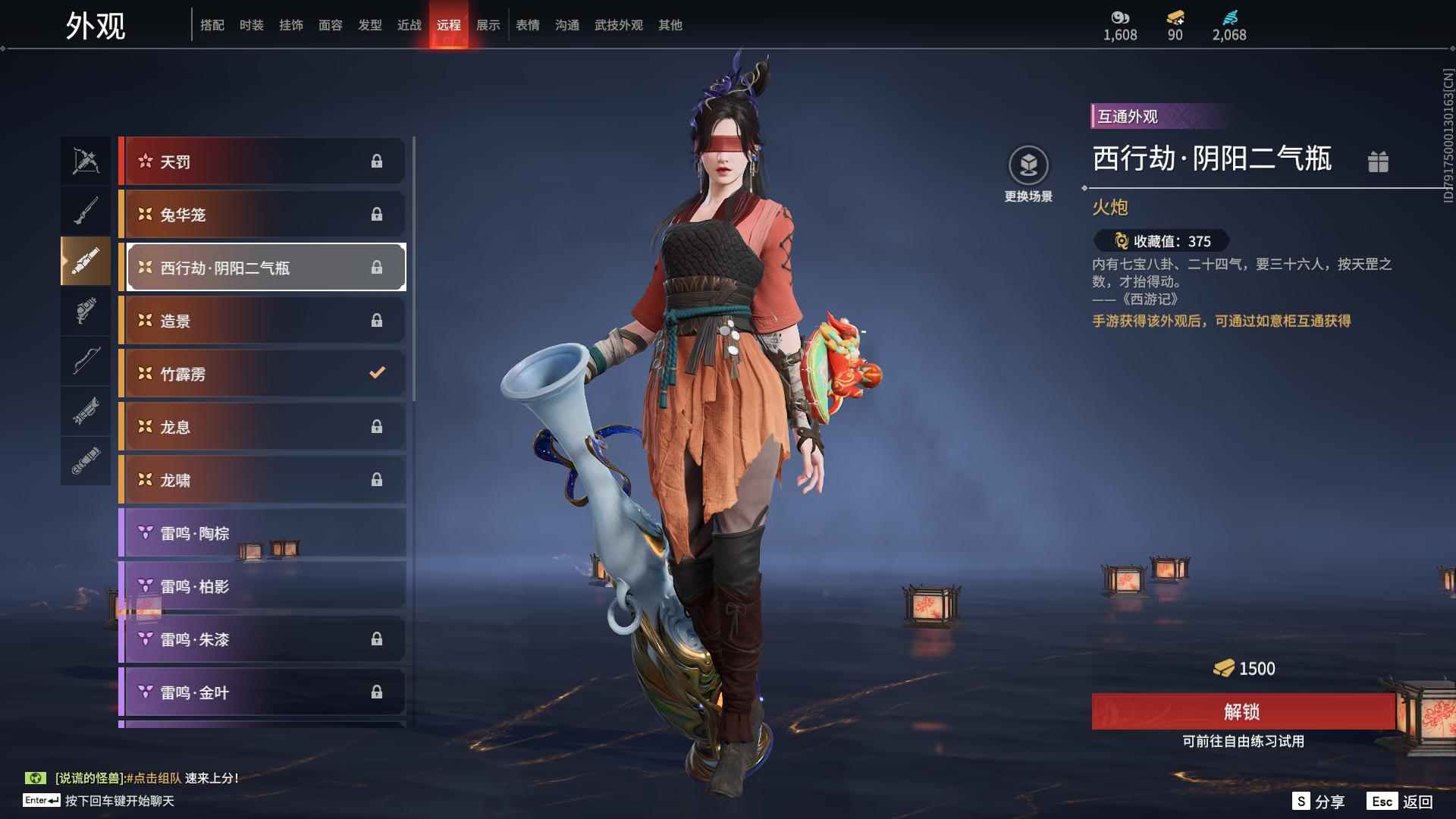Choose the 龙息 skin

262,427
